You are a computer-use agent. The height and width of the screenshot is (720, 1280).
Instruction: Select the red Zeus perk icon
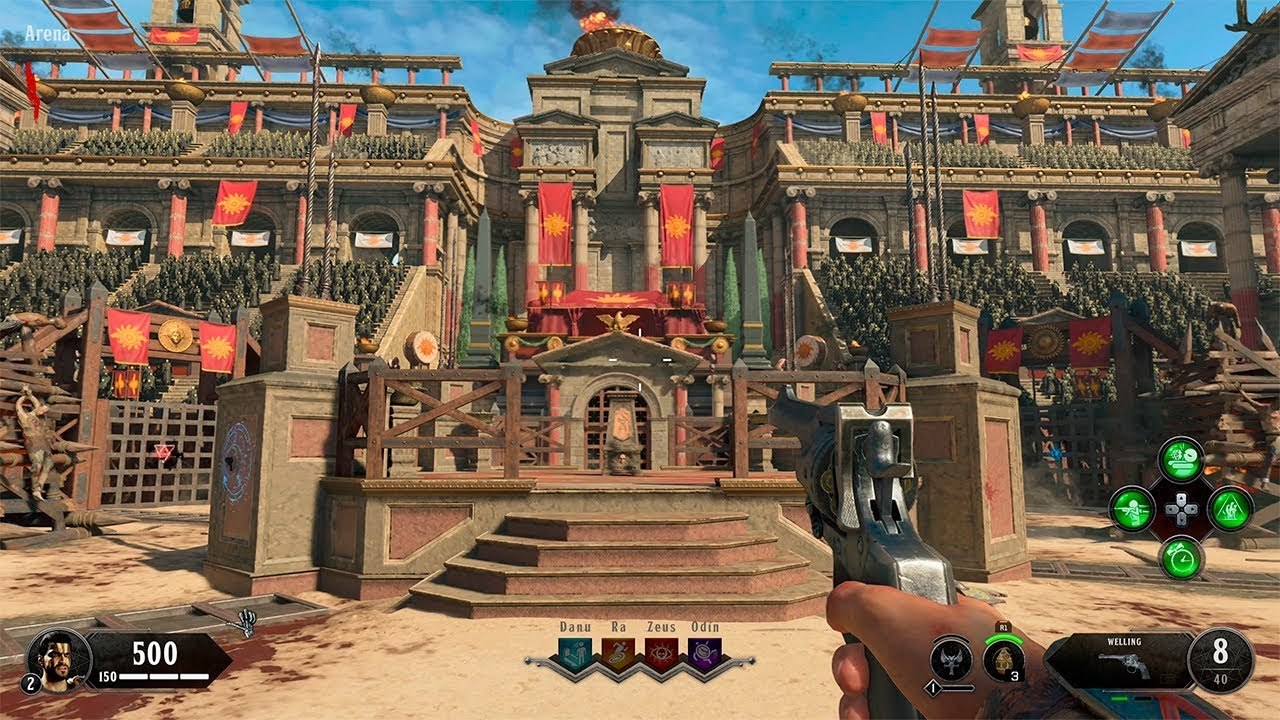pos(661,654)
